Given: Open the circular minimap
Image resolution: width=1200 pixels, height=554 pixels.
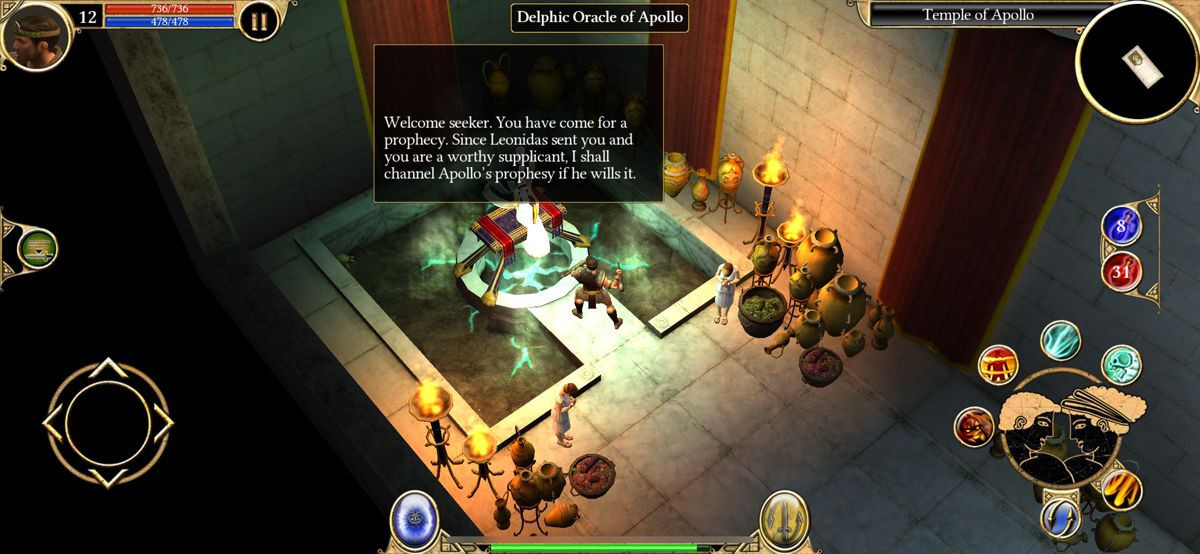Looking at the screenshot, I should click(x=1136, y=60).
